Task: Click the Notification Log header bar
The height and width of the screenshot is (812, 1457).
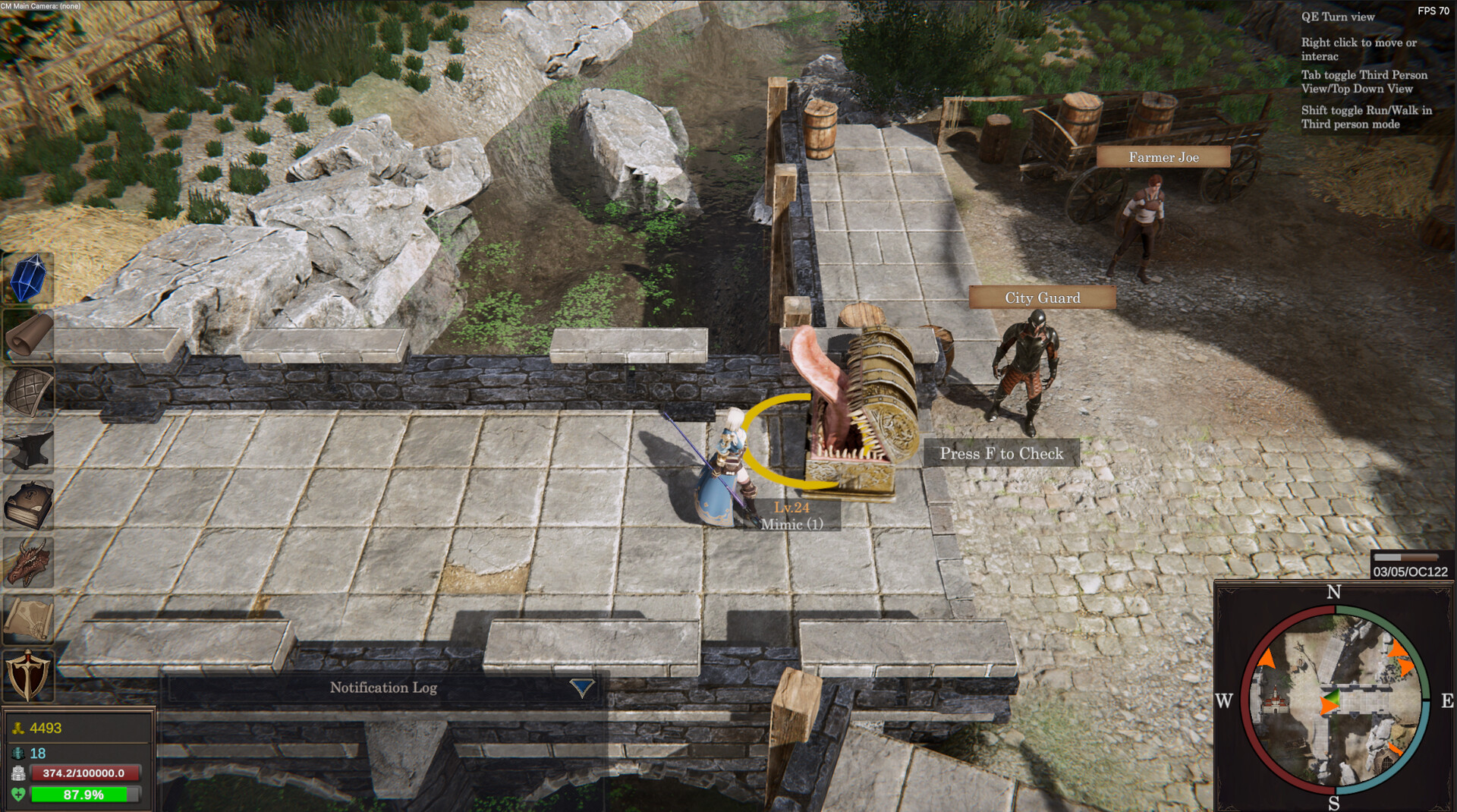Action: point(383,688)
